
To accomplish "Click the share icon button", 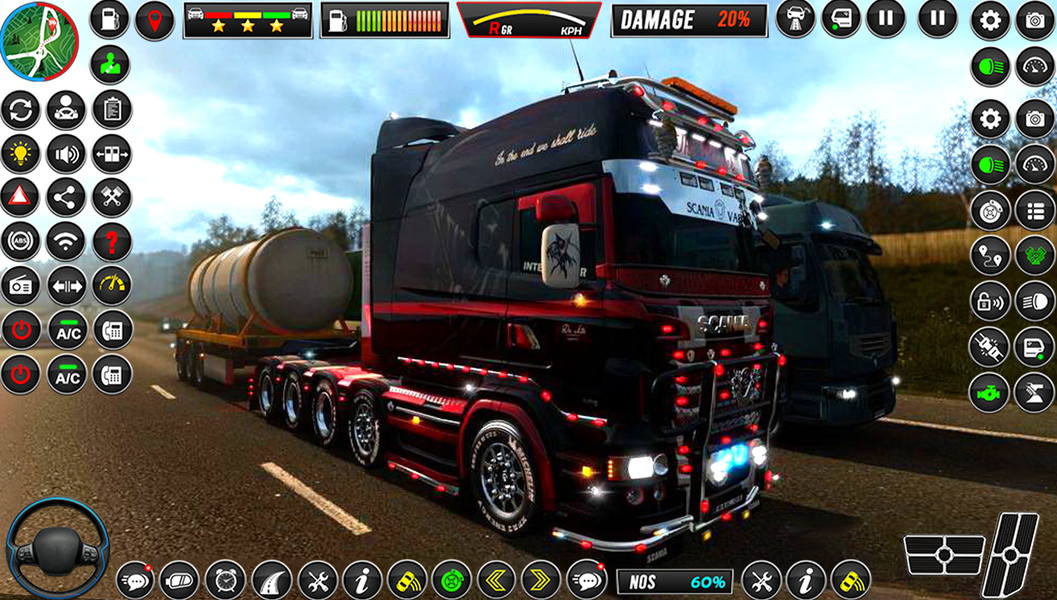I will [x=66, y=198].
